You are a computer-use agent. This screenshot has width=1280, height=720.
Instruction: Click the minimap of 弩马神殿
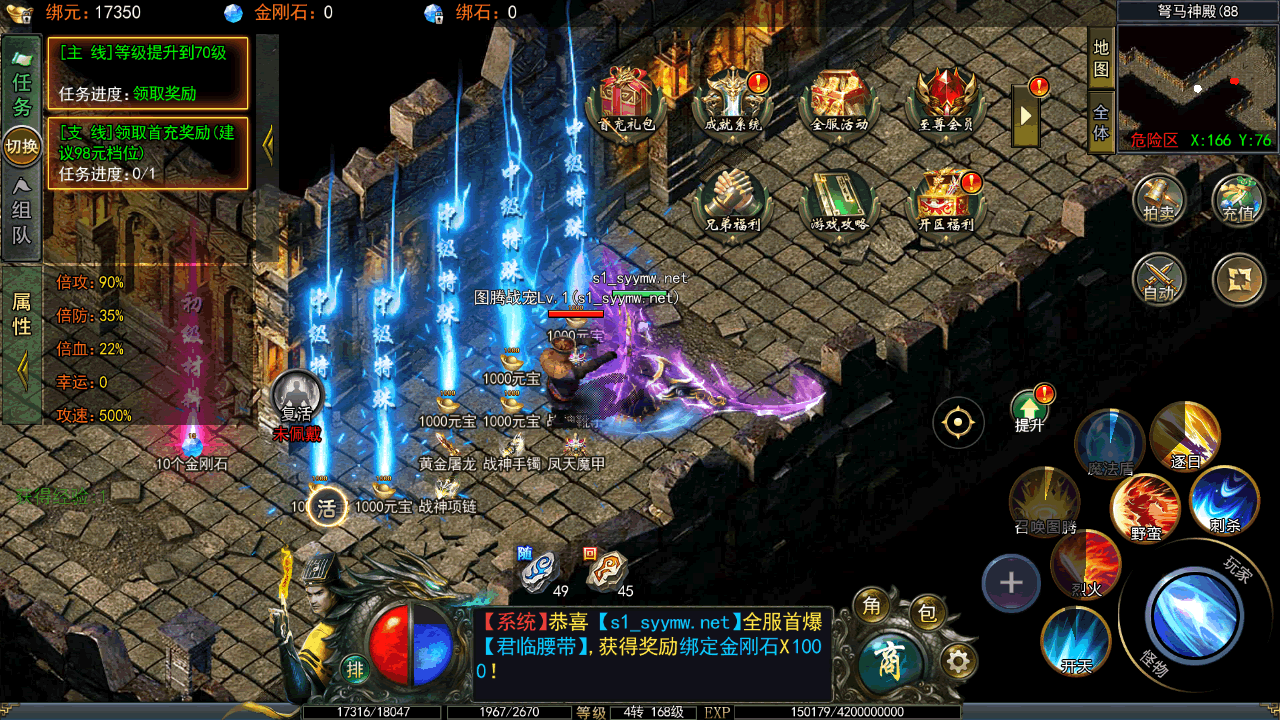pos(1198,78)
